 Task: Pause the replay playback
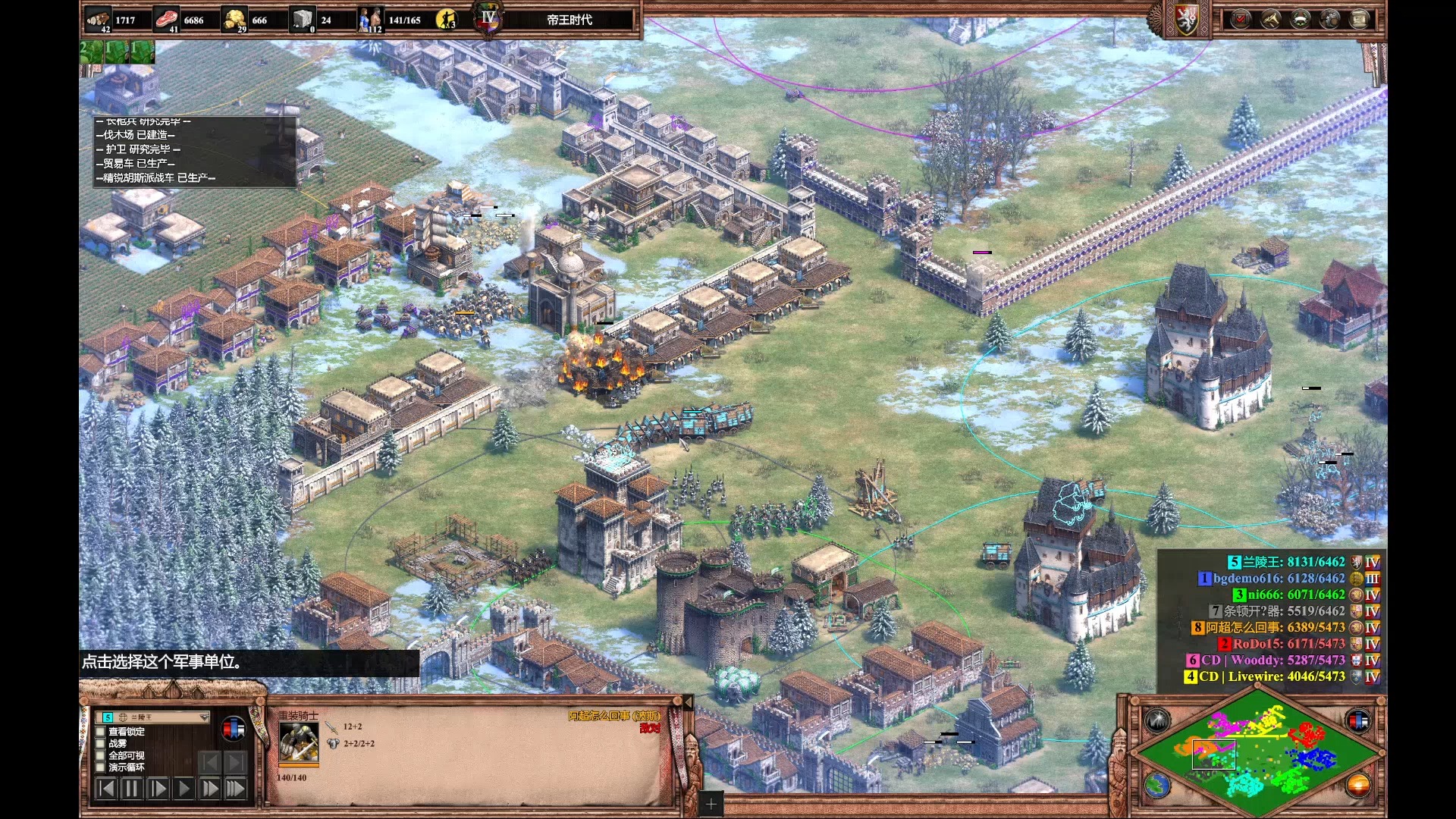[x=131, y=789]
